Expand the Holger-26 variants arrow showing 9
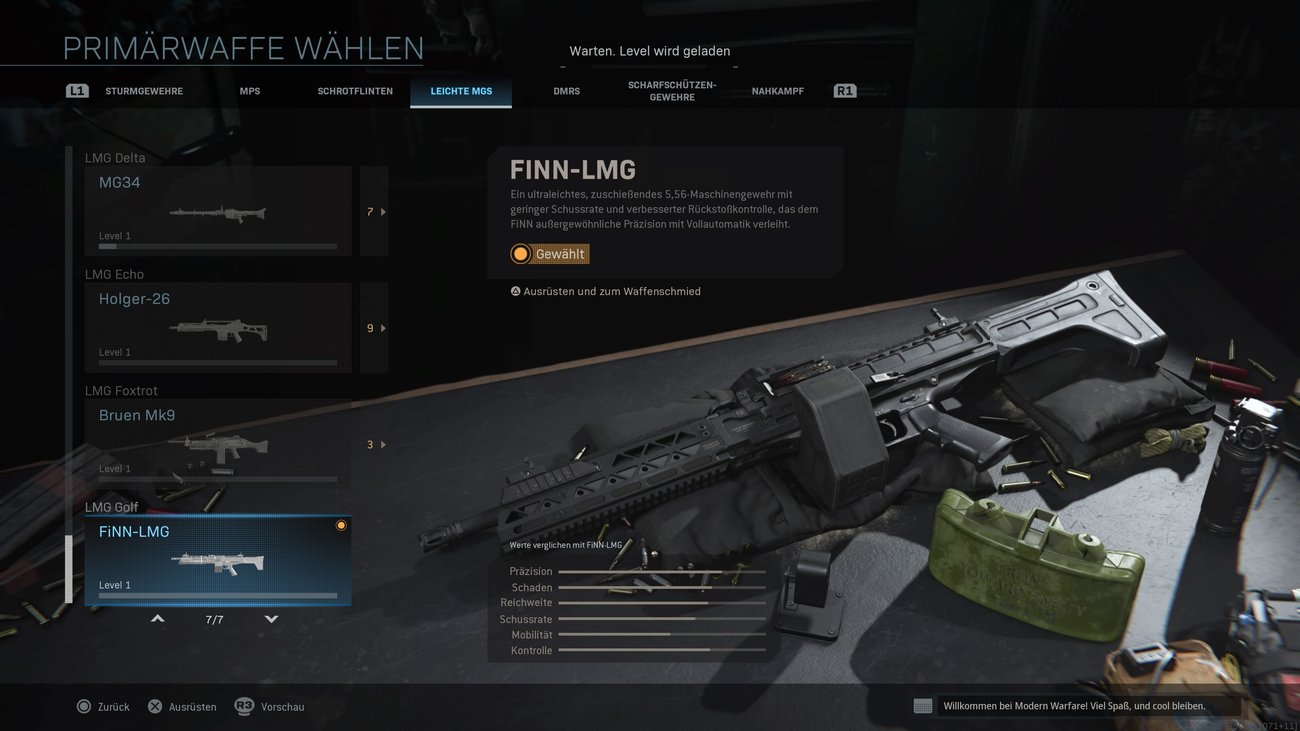This screenshot has width=1300, height=731. 374,327
